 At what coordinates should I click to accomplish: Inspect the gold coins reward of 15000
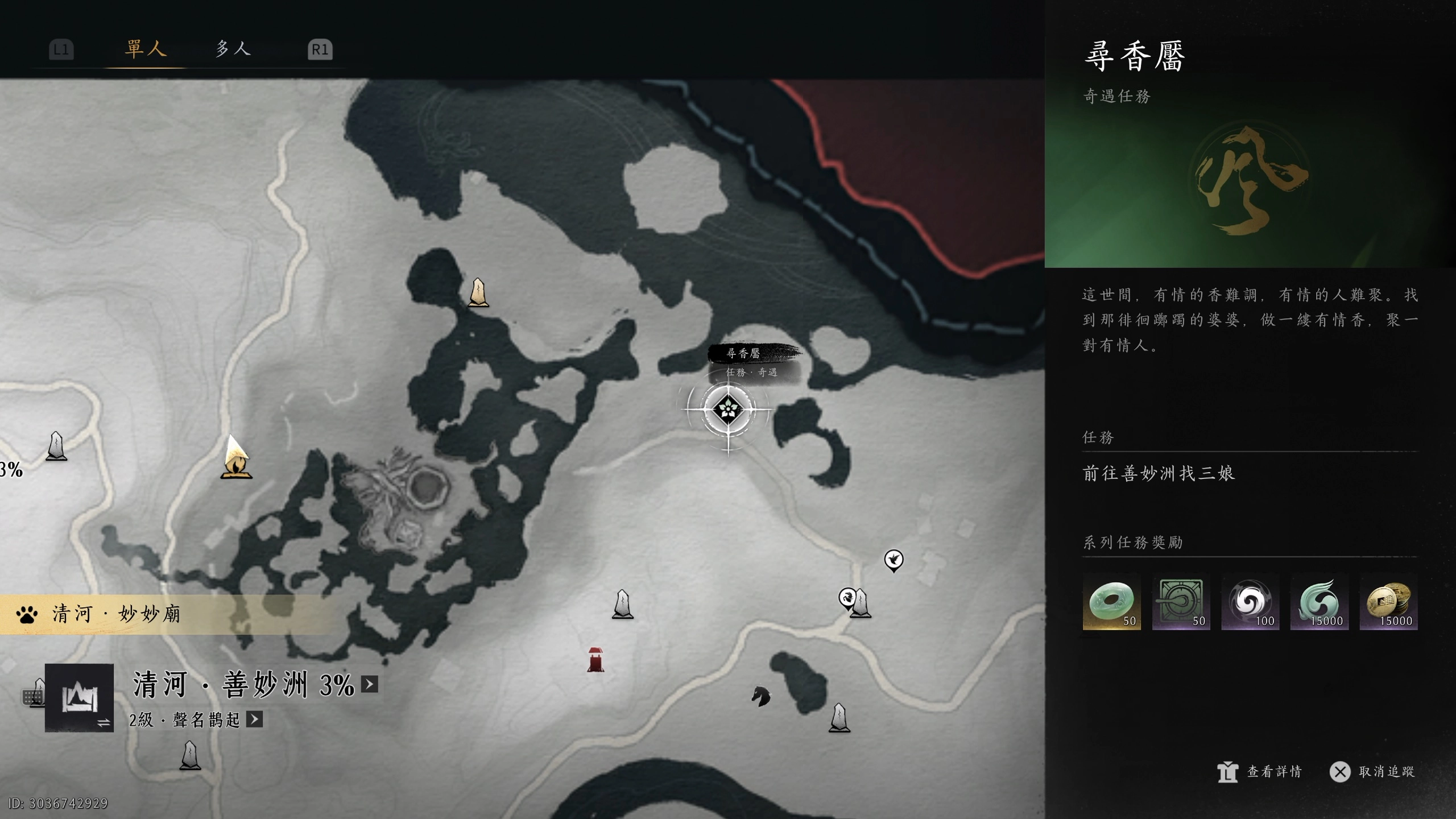tap(1388, 602)
